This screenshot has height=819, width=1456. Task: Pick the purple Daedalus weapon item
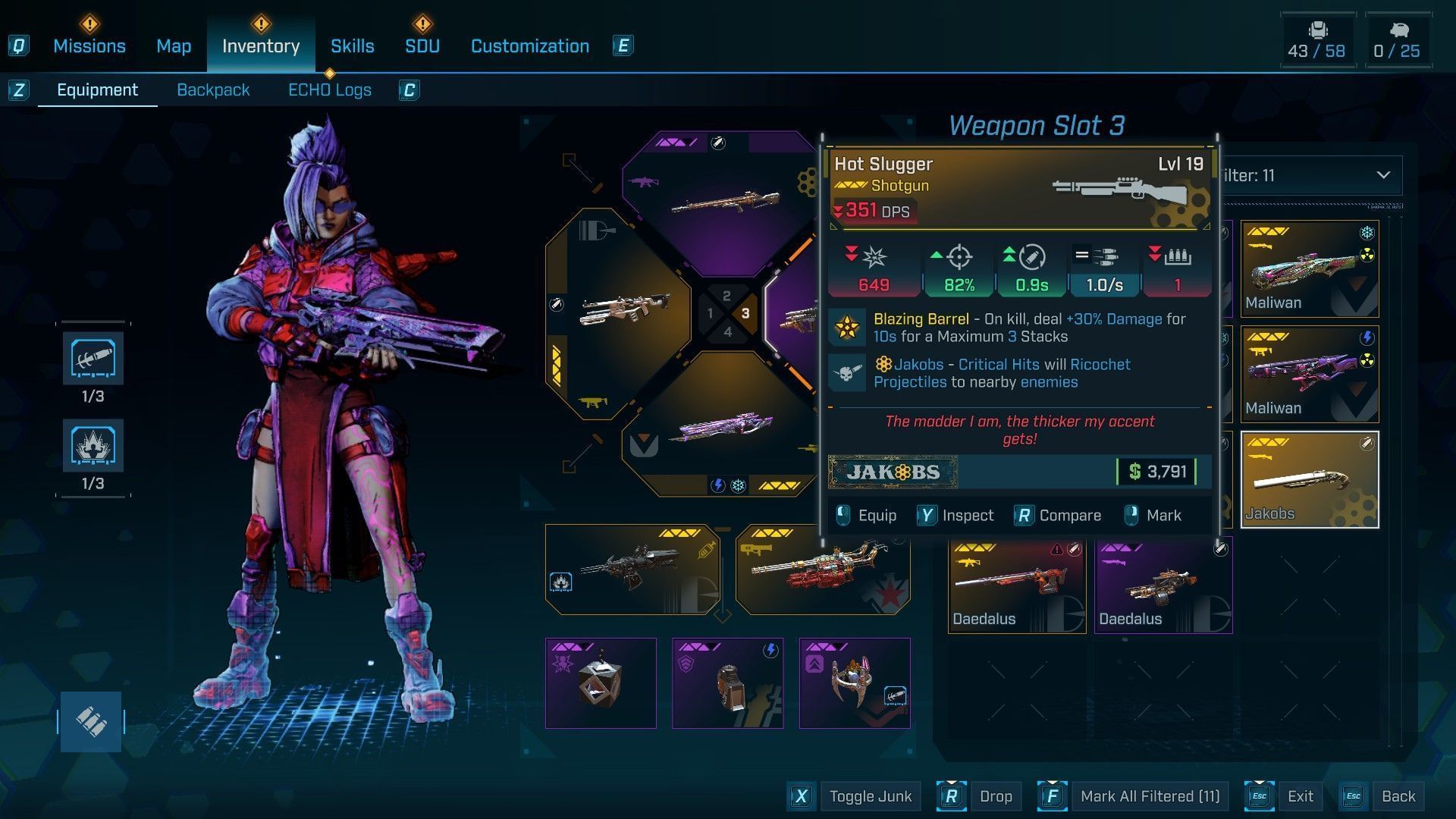click(x=1163, y=585)
